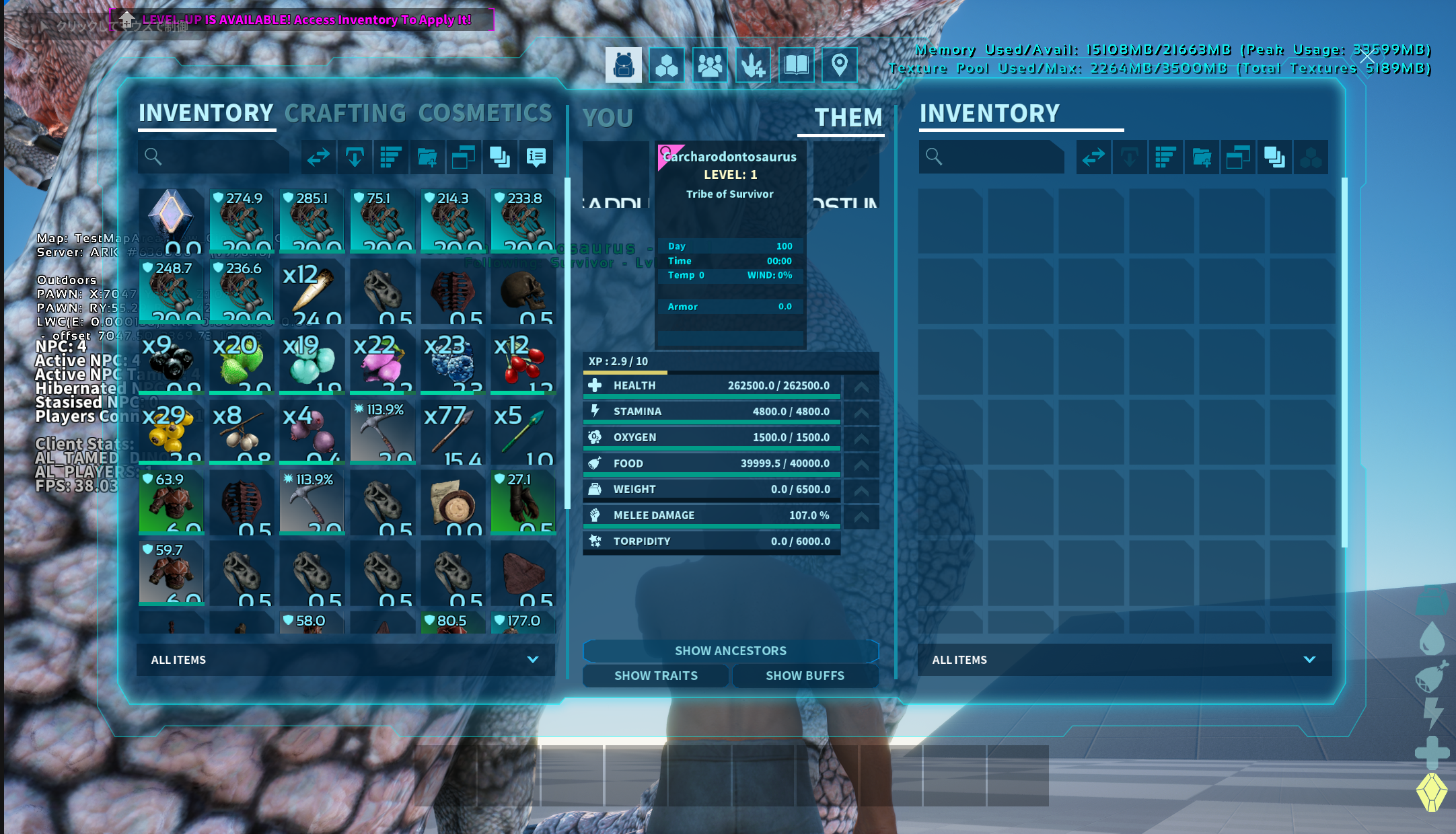The height and width of the screenshot is (834, 1456).
Task: Open the map marker page icon
Action: pyautogui.click(x=839, y=65)
